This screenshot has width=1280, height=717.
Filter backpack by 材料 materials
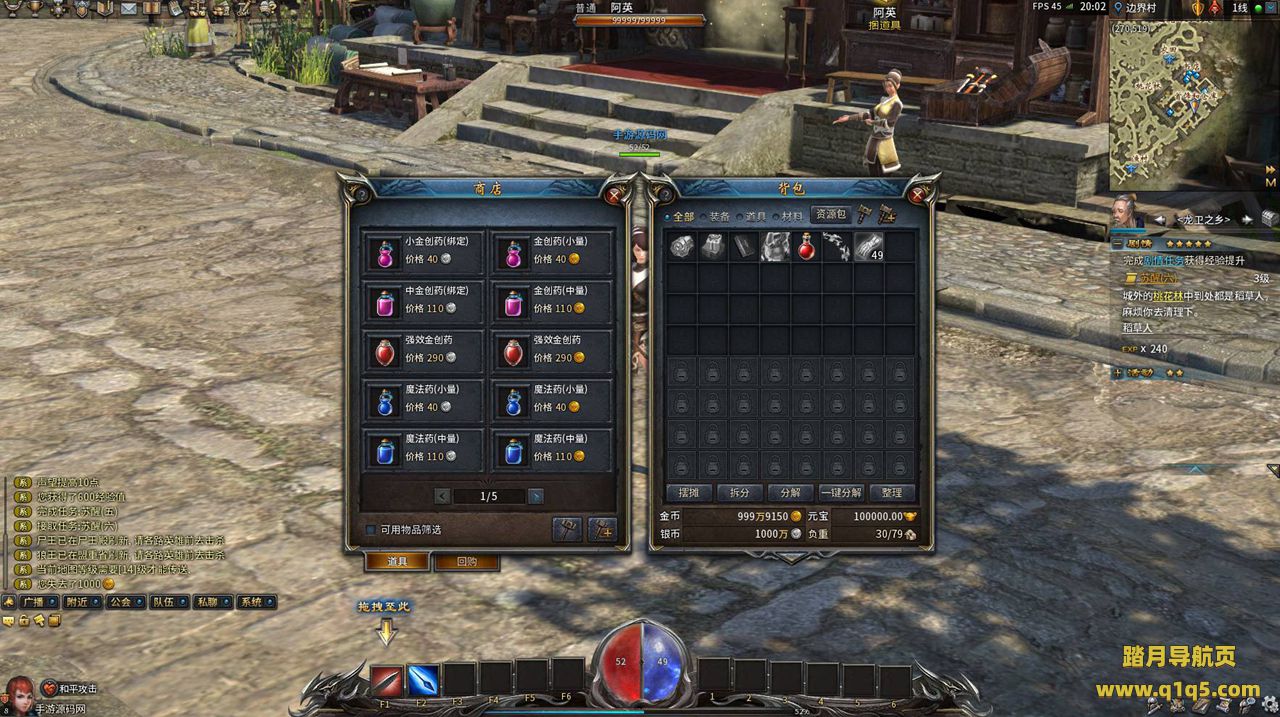(x=788, y=216)
